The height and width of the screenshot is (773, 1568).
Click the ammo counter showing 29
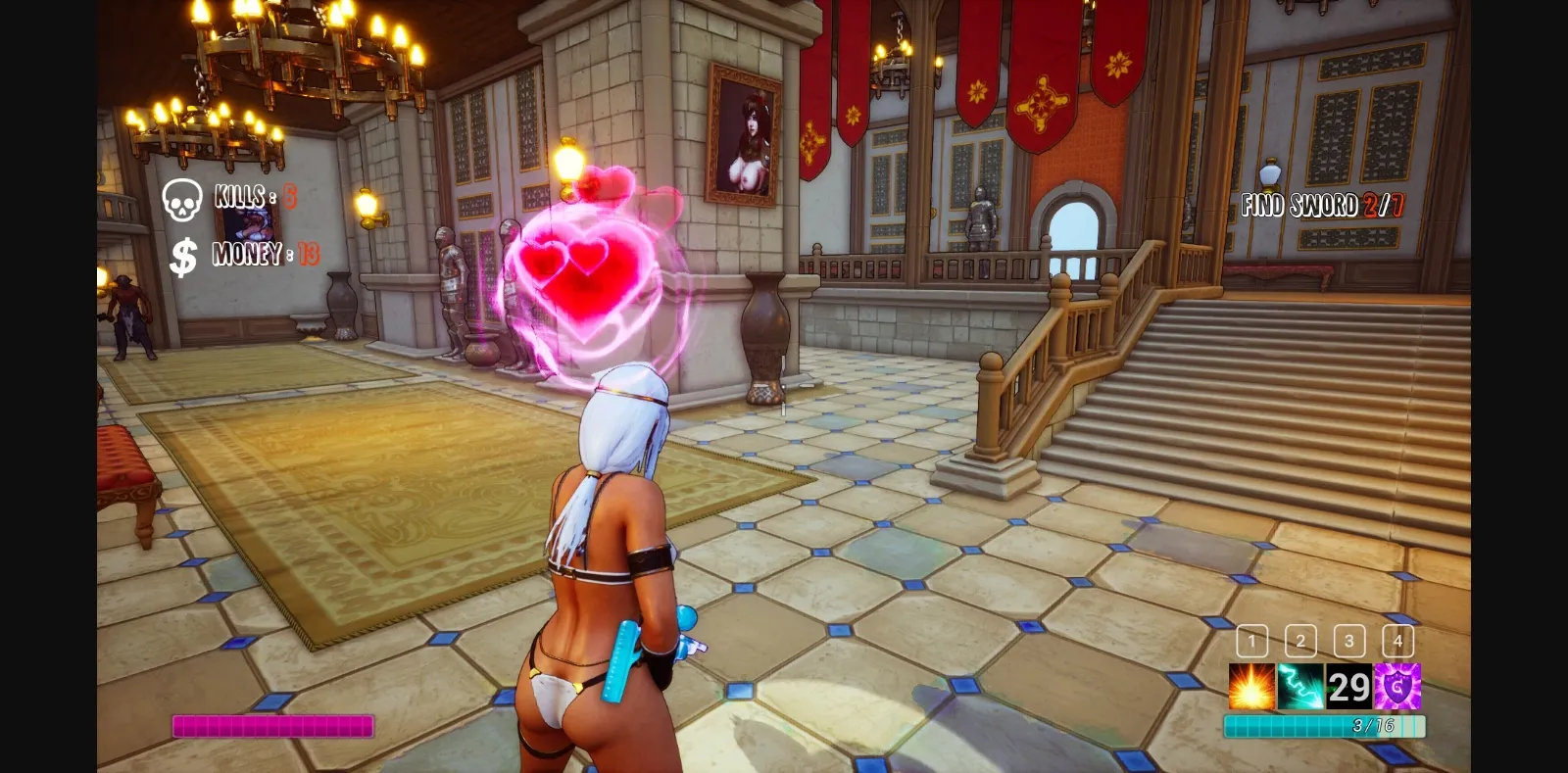click(x=1347, y=689)
